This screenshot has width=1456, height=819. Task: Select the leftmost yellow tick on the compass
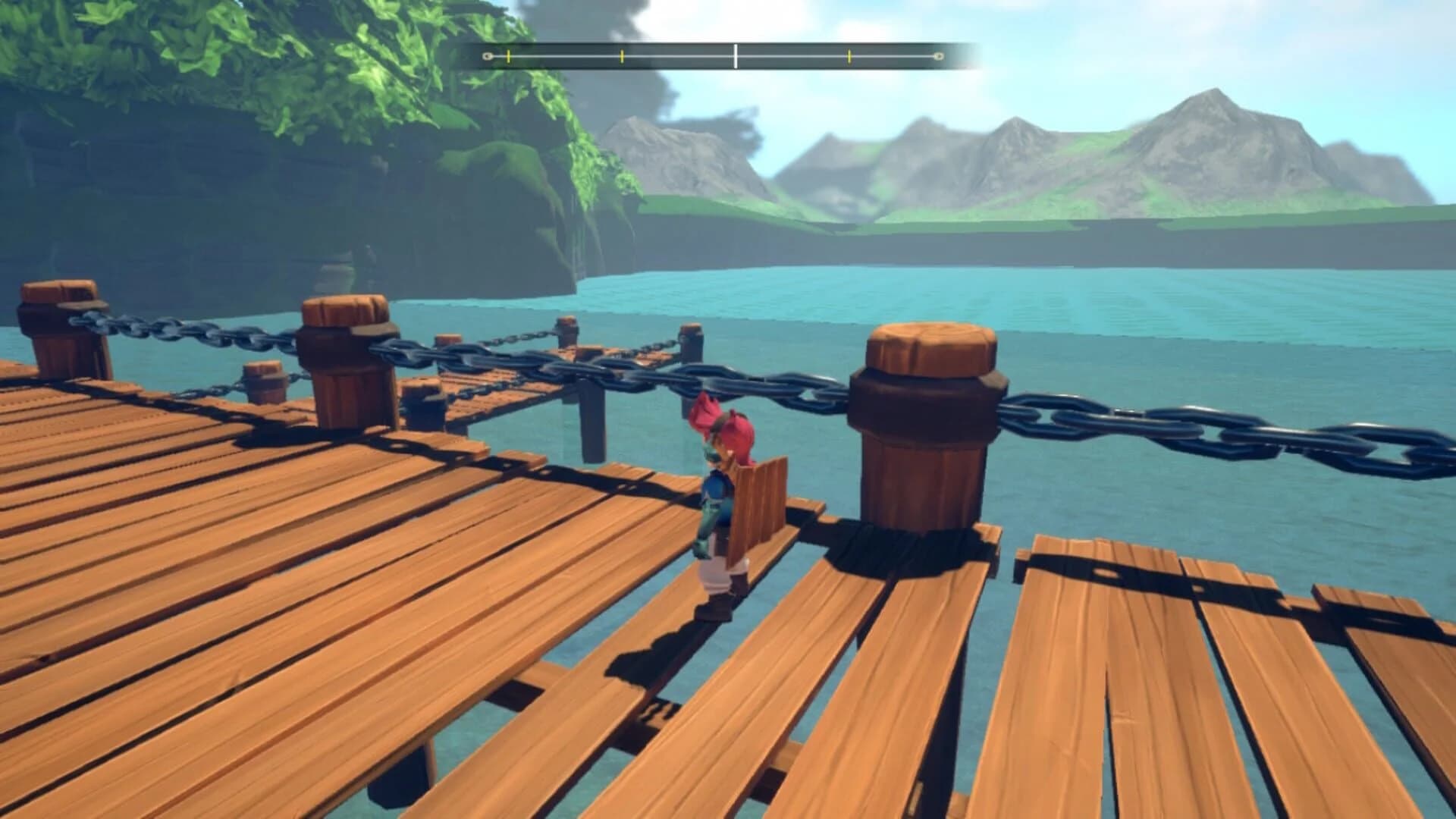click(508, 55)
